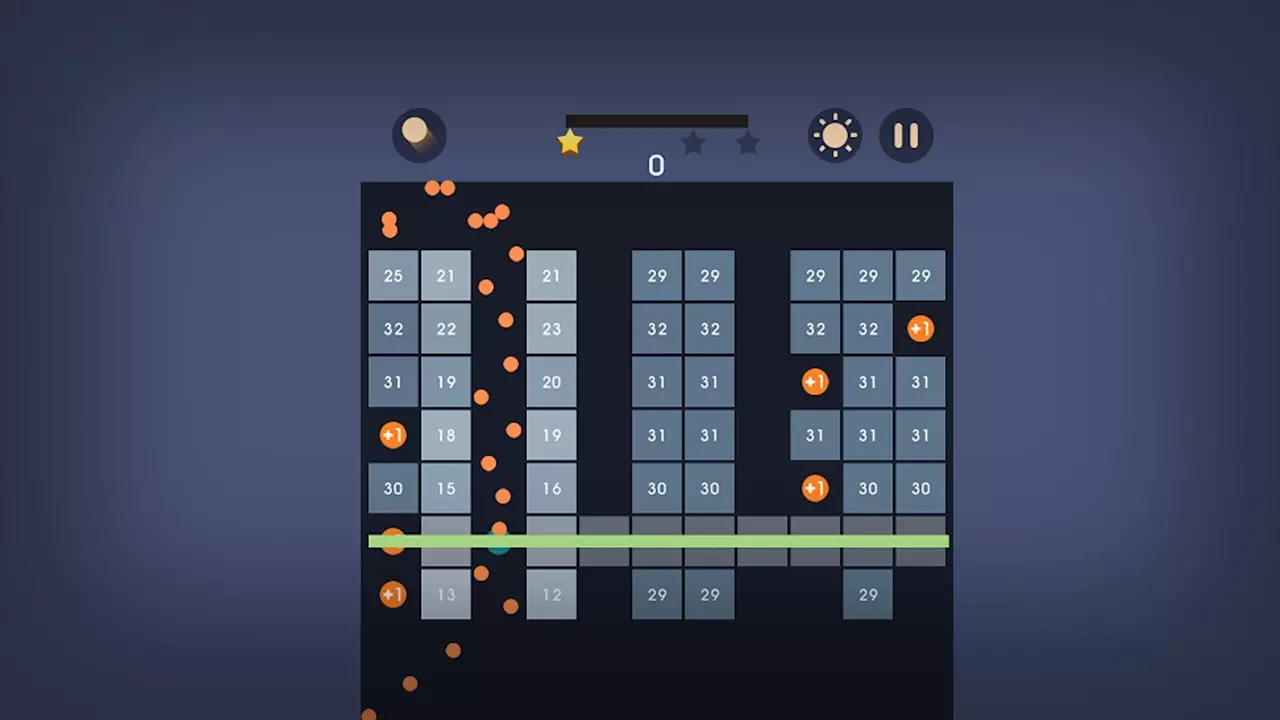This screenshot has height=720, width=1280.
Task: Click the brick numbered 15
Action: pos(446,488)
